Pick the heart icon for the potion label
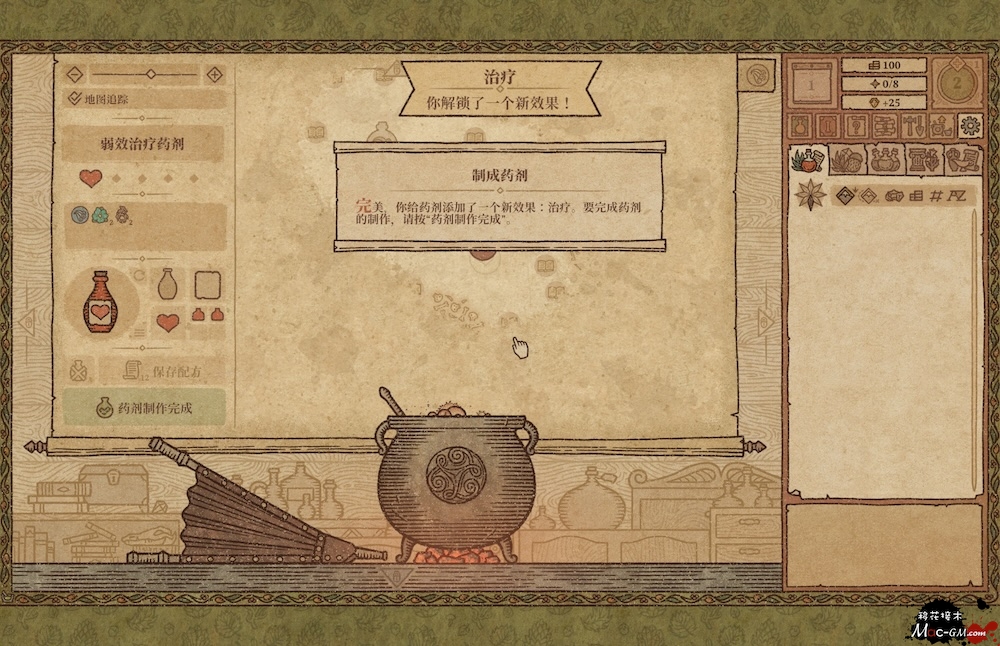Screen dimensions: 1000x646 (x=168, y=322)
